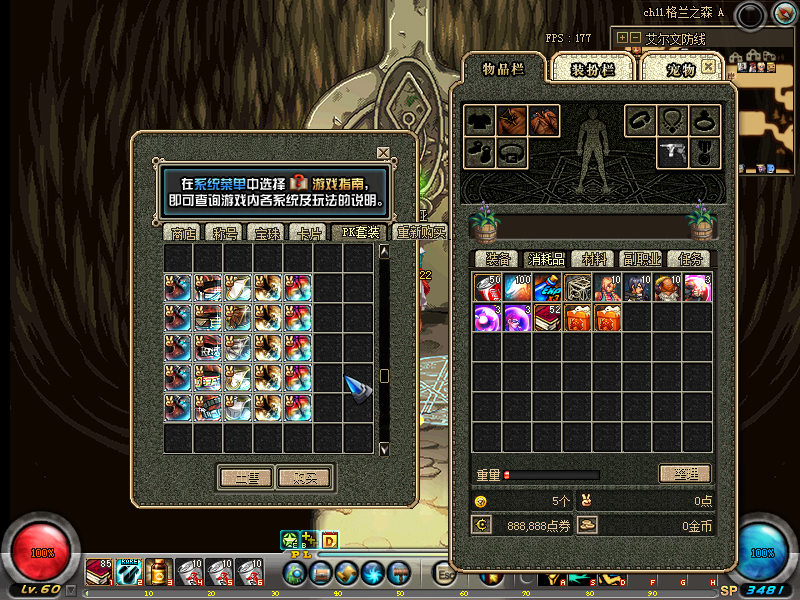The image size is (800, 600).
Task: Sort inventory with the 整理 button
Action: (685, 474)
